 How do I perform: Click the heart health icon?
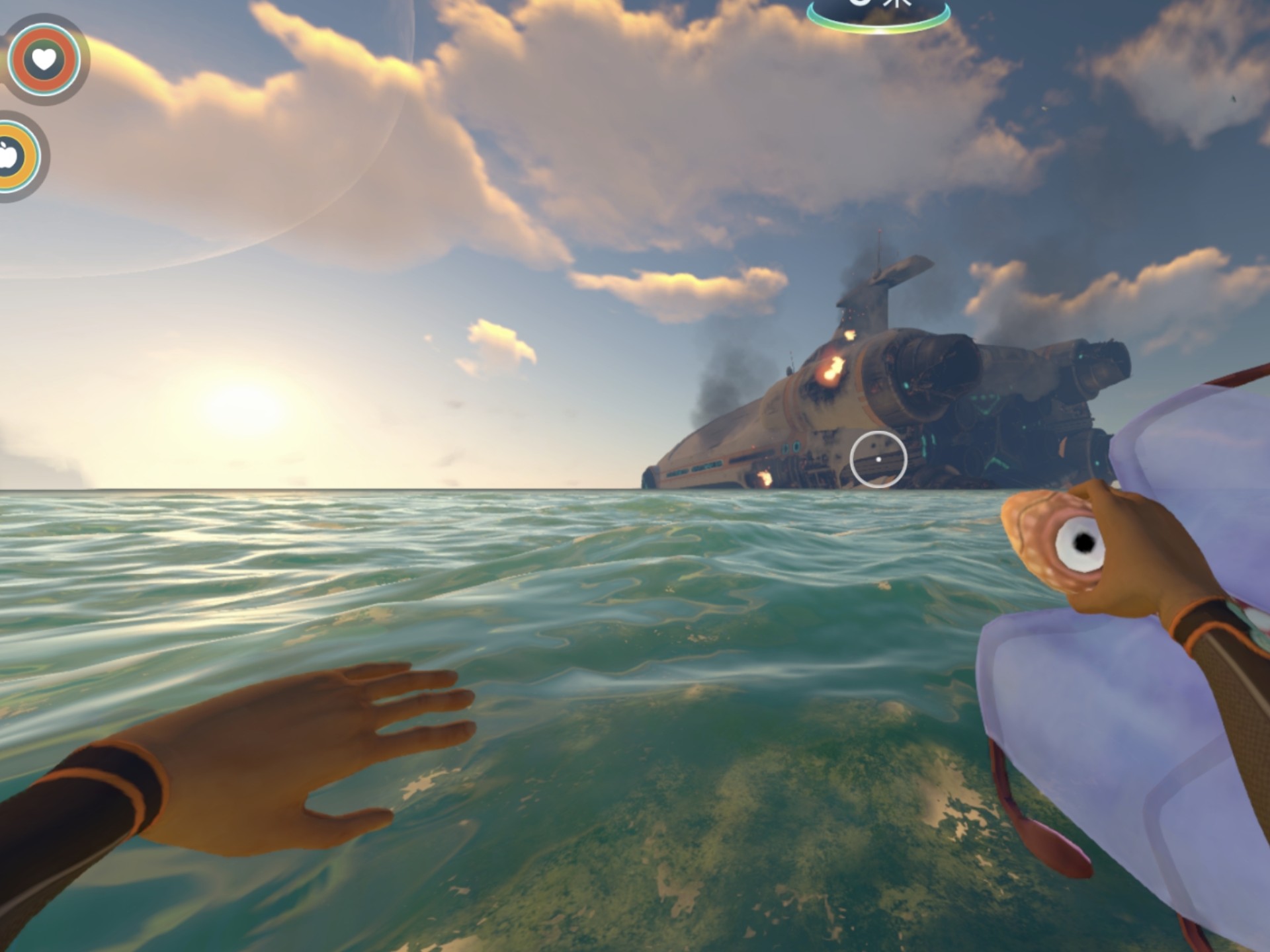pos(44,59)
